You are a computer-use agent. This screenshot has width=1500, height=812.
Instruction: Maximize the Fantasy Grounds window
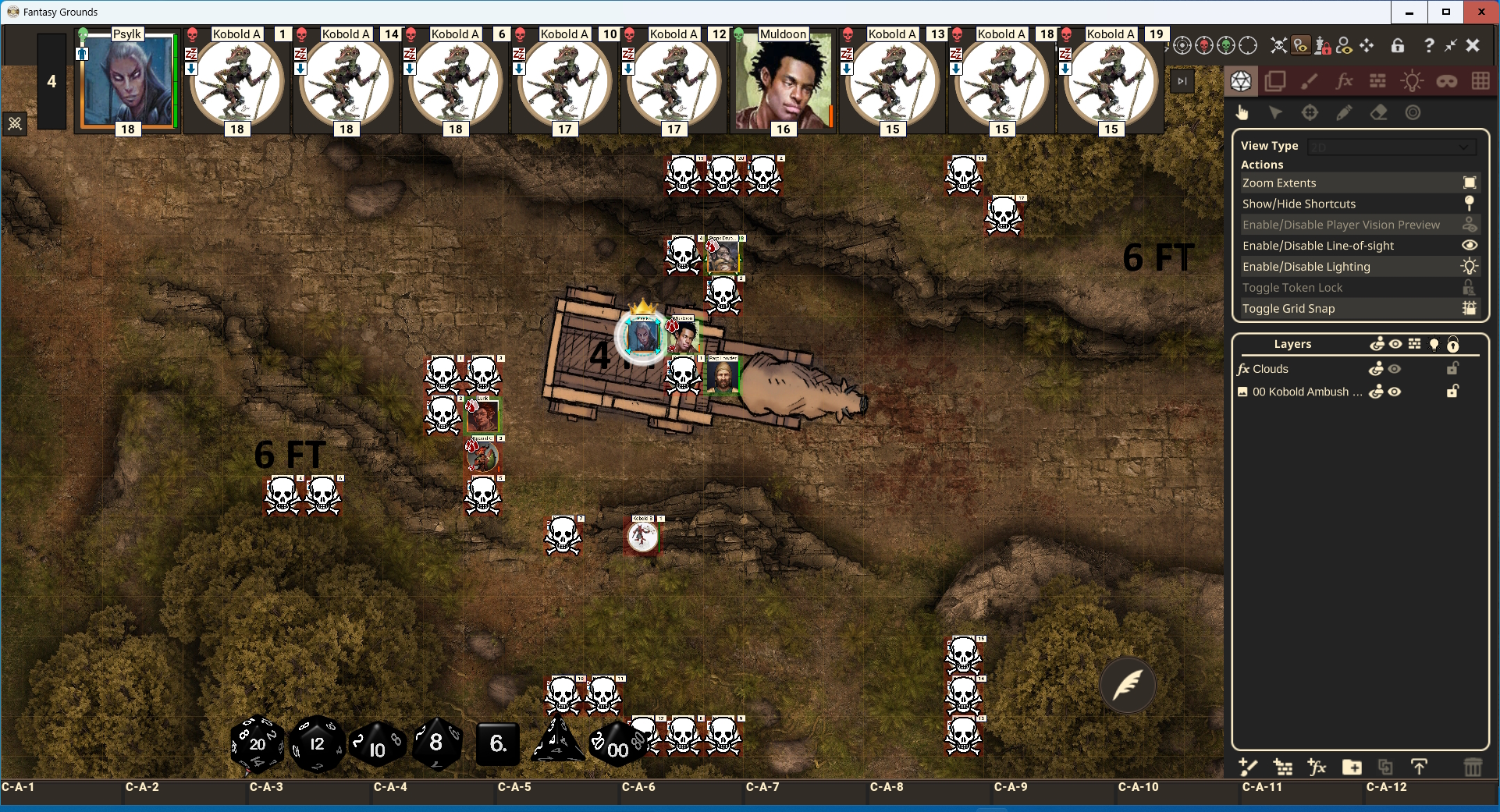[x=1445, y=12]
